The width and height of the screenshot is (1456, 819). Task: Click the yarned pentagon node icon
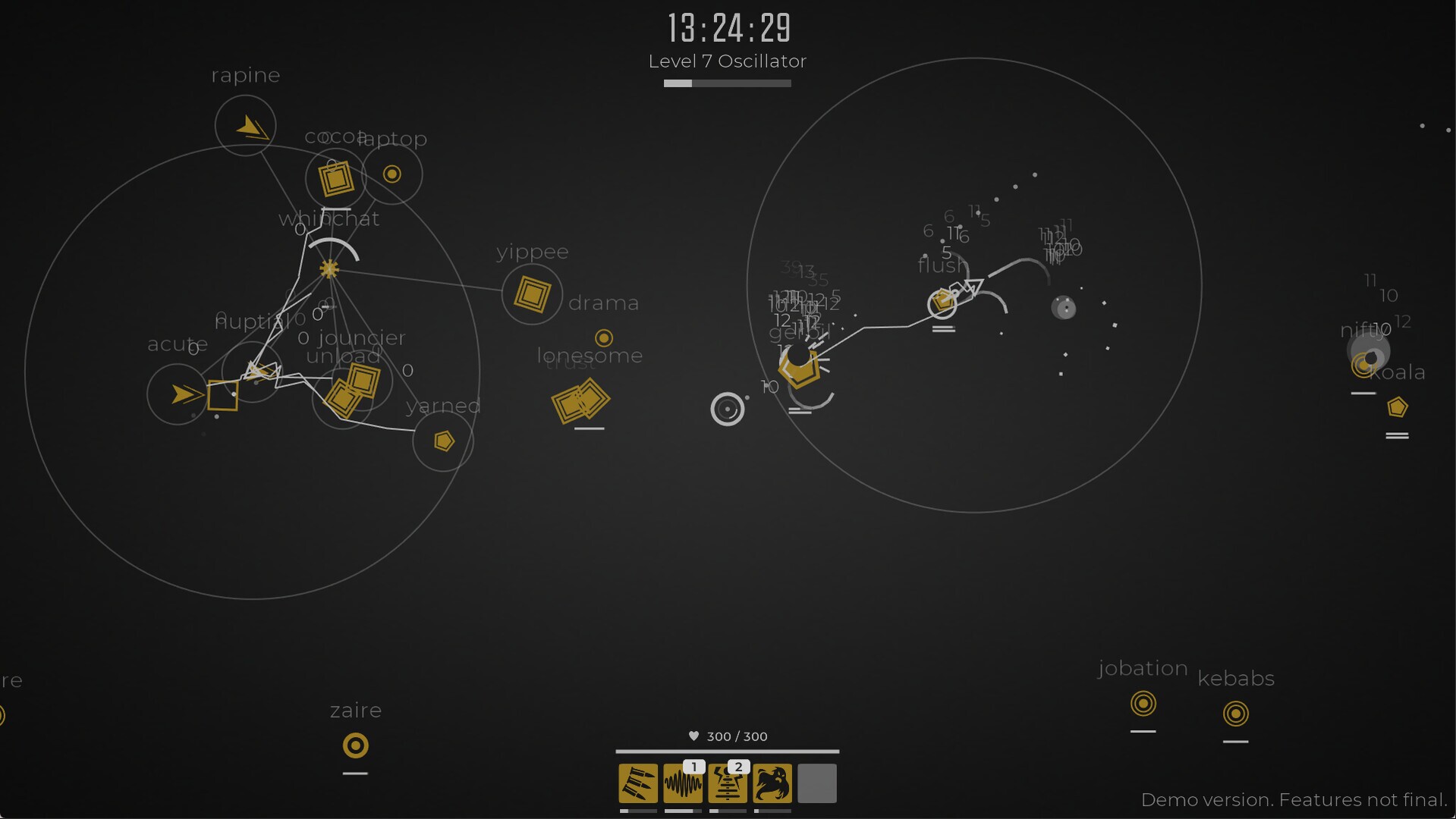click(443, 441)
